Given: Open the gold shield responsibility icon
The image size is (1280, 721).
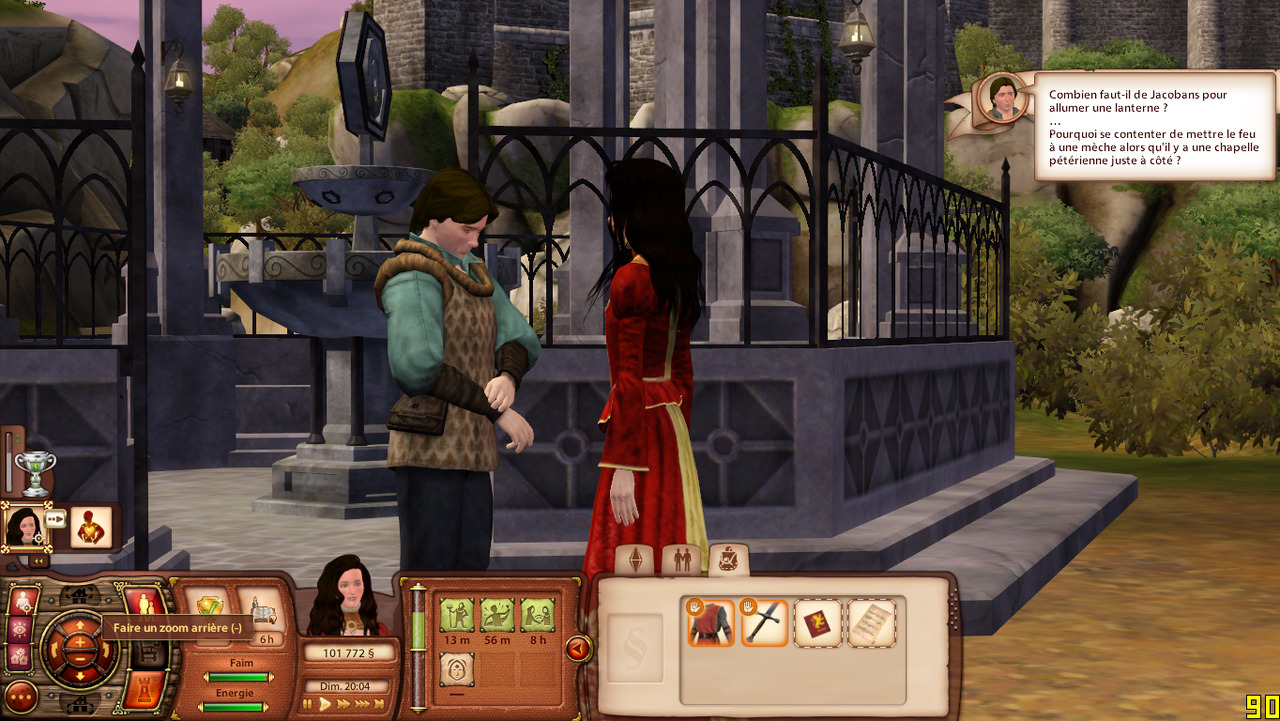Looking at the screenshot, I should (x=210, y=609).
